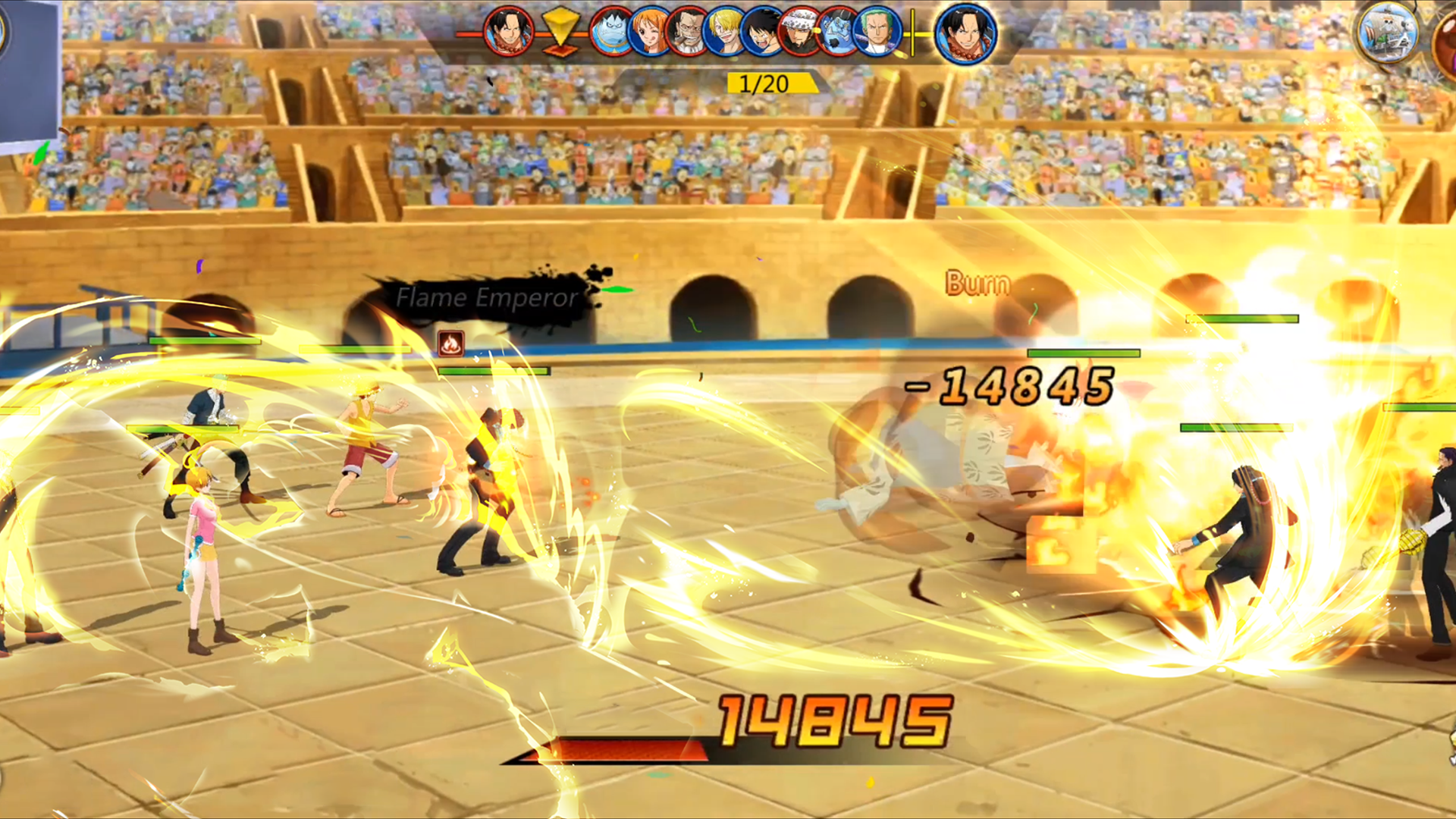This screenshot has height=819, width=1456.
Task: Click the Flame Emperor skill name banner
Action: [x=487, y=297]
